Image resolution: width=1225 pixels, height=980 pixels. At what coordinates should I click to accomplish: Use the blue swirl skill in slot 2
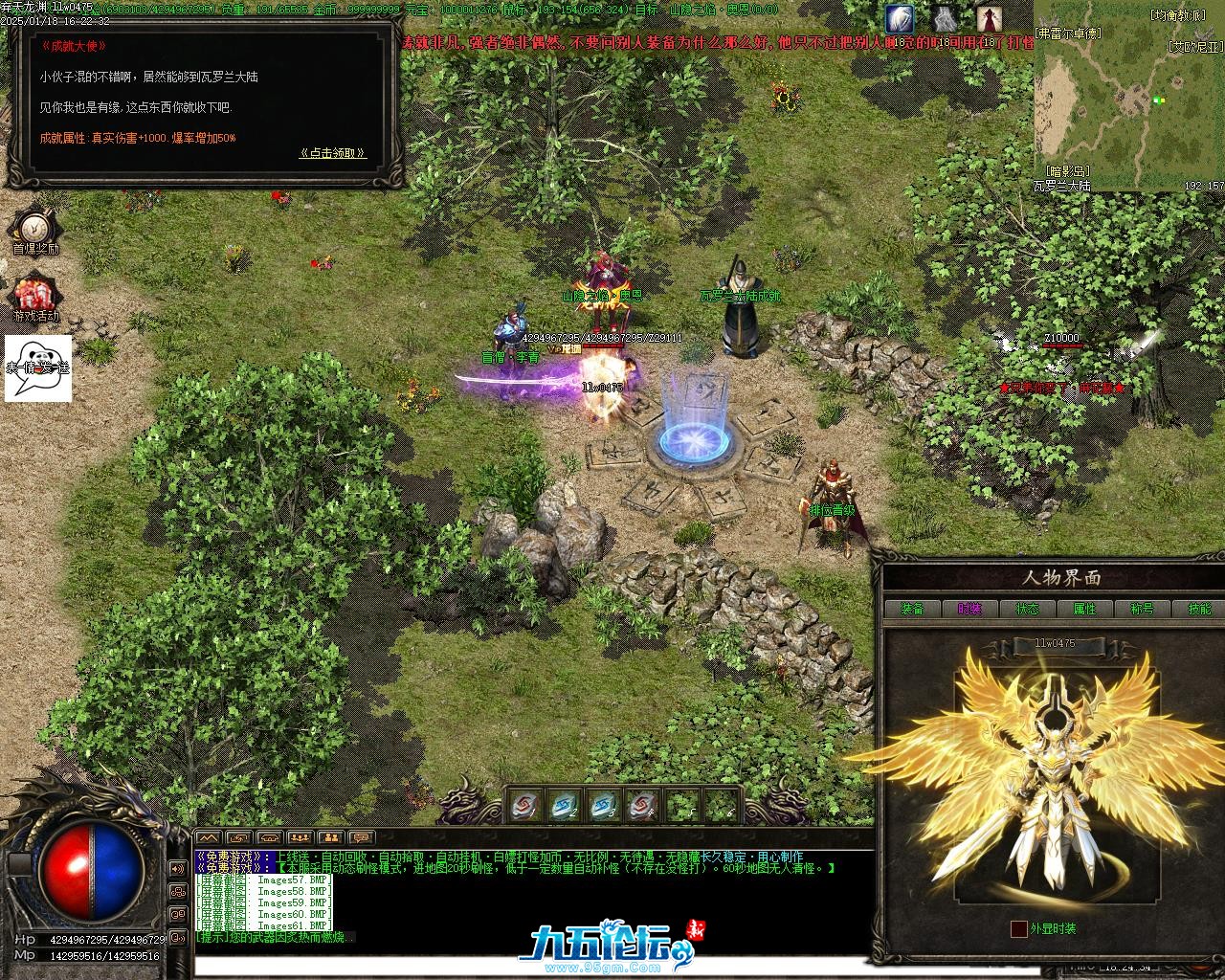[x=563, y=806]
